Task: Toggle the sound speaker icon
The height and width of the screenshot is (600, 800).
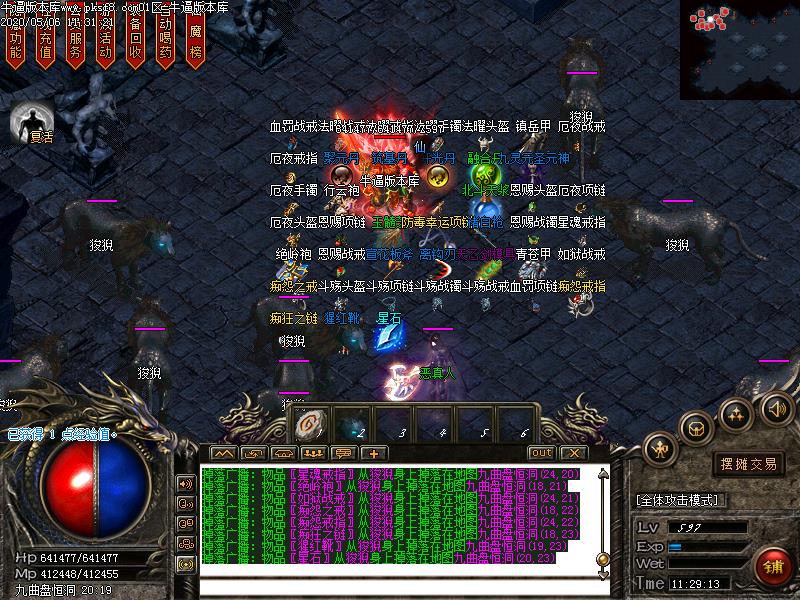Action: [x=776, y=408]
